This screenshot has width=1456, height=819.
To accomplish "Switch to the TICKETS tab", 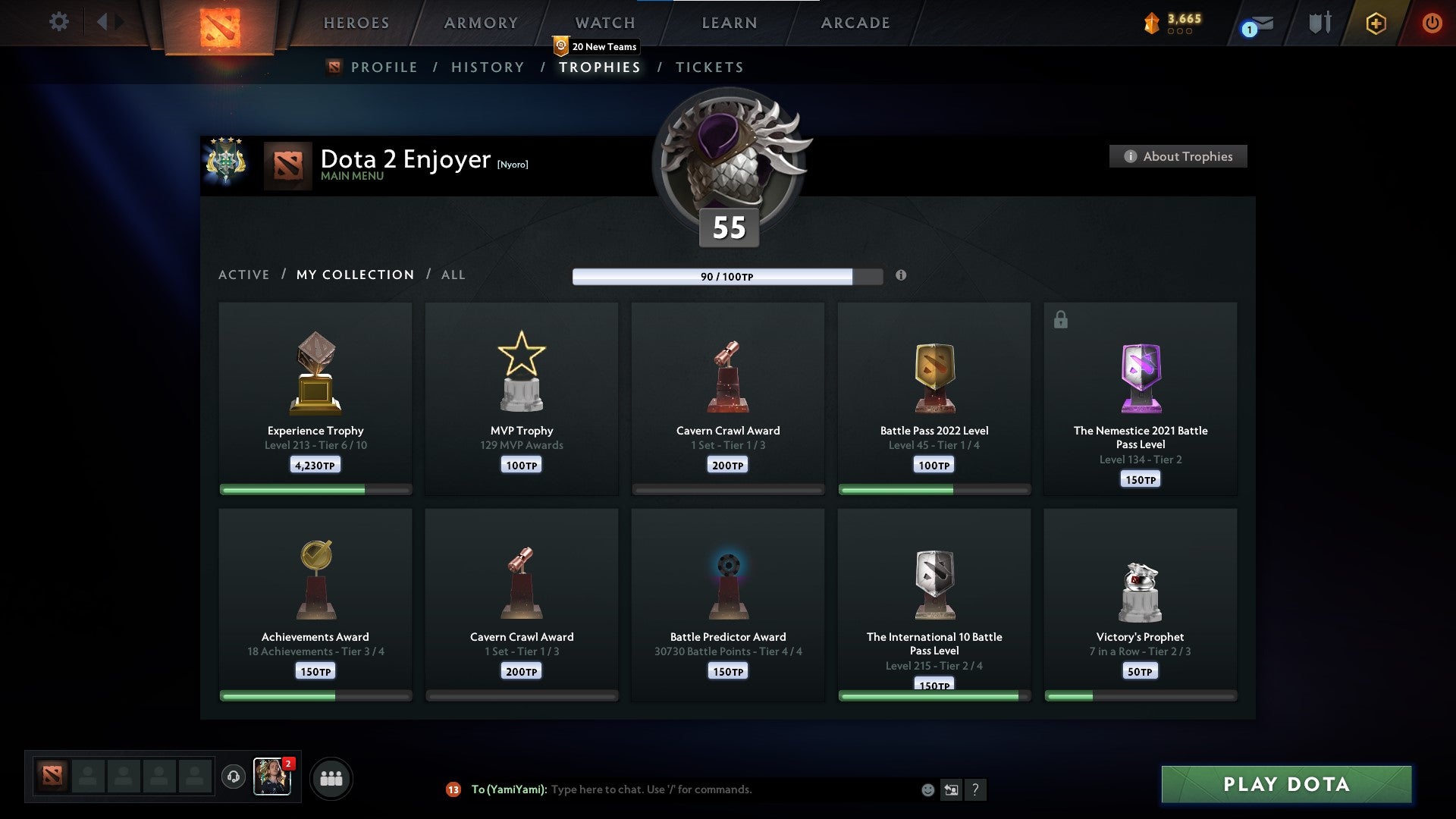I will pos(709,67).
